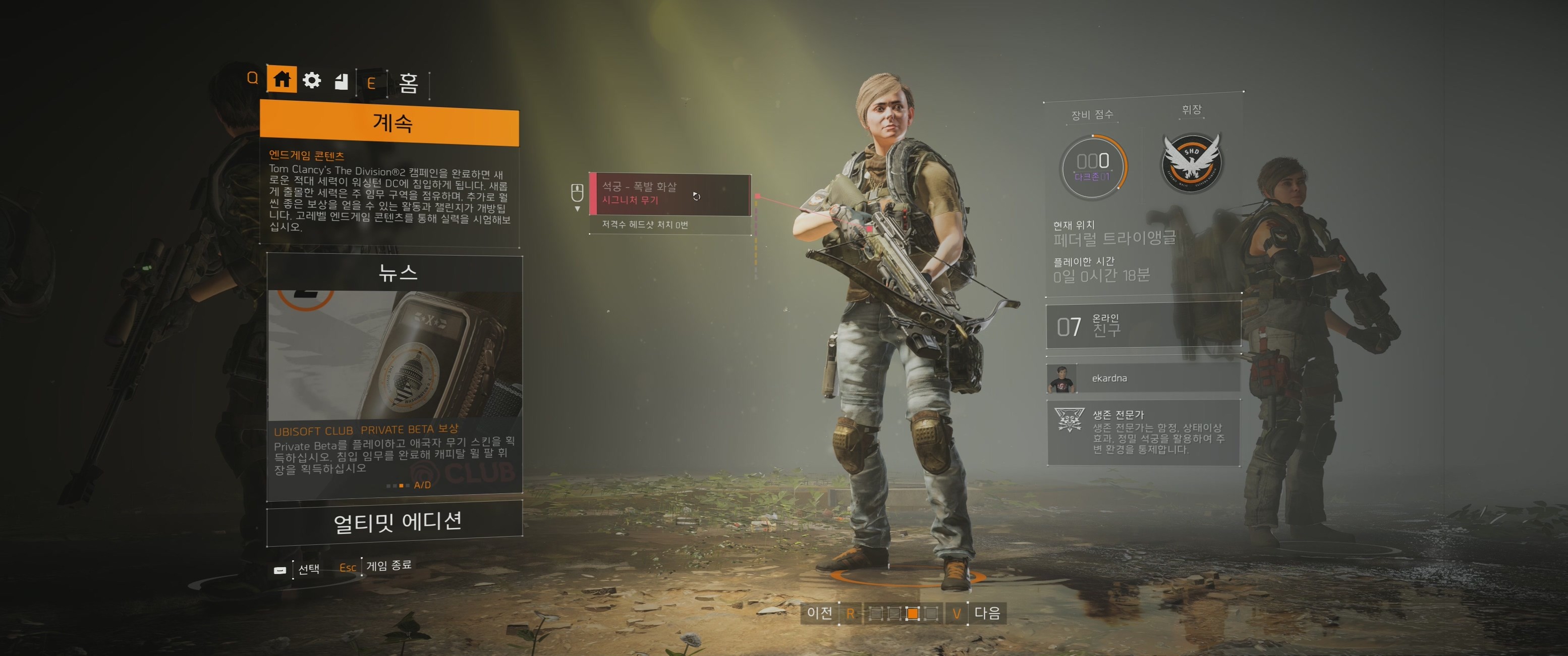Select friend row ekardna

point(1143,378)
